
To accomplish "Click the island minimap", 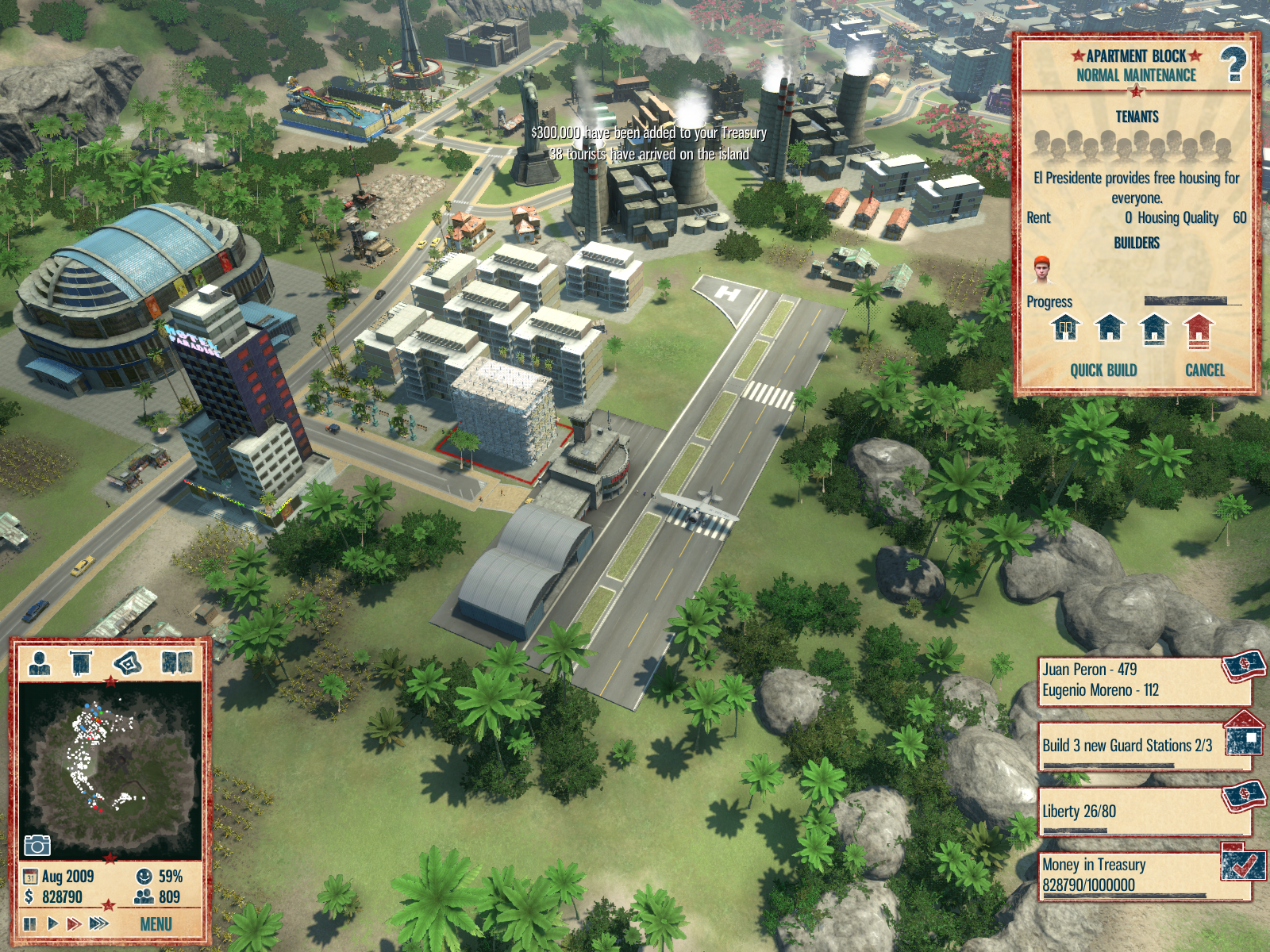I will tap(110, 766).
